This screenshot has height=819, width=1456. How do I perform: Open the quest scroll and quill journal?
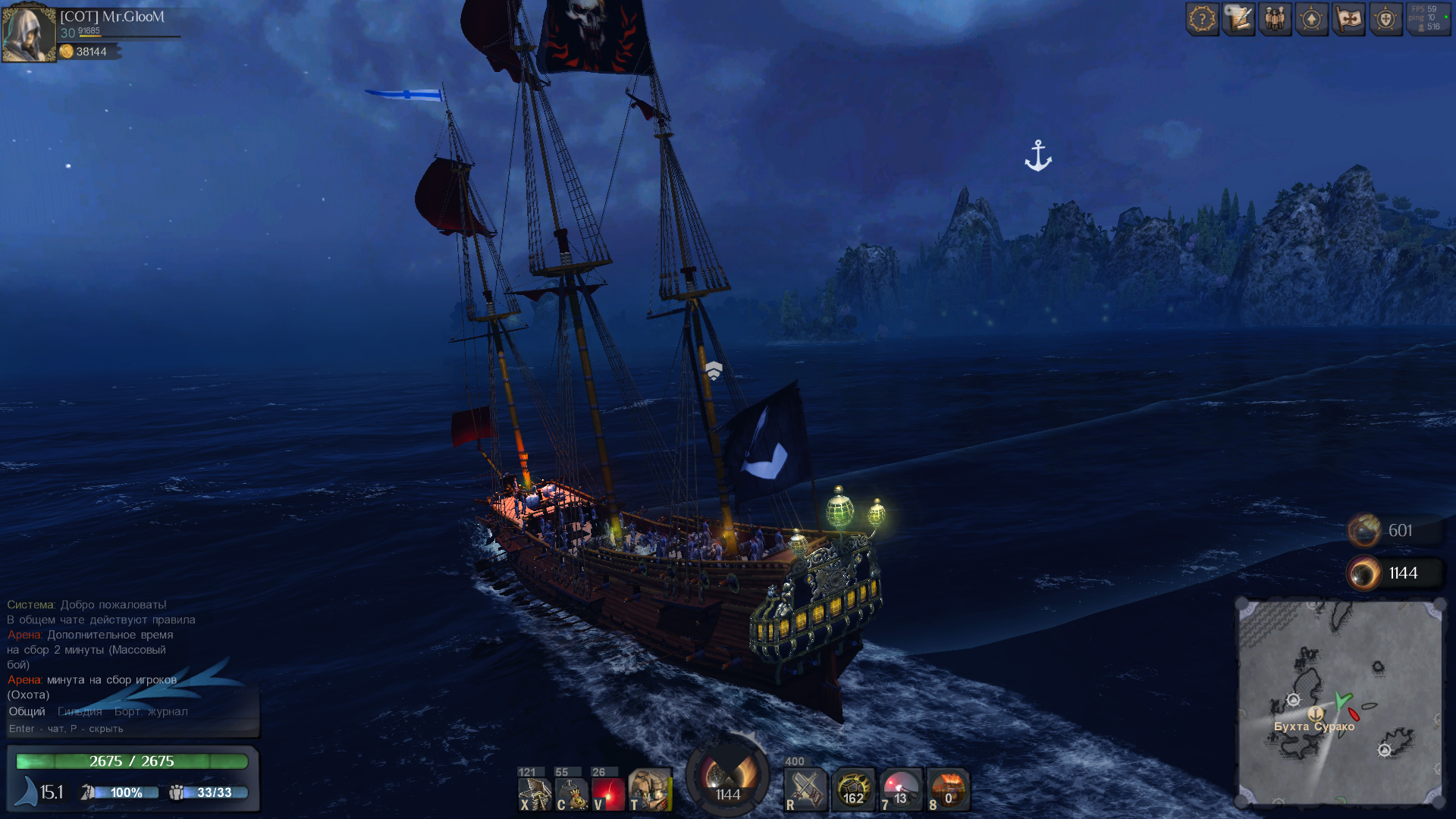click(x=1239, y=19)
